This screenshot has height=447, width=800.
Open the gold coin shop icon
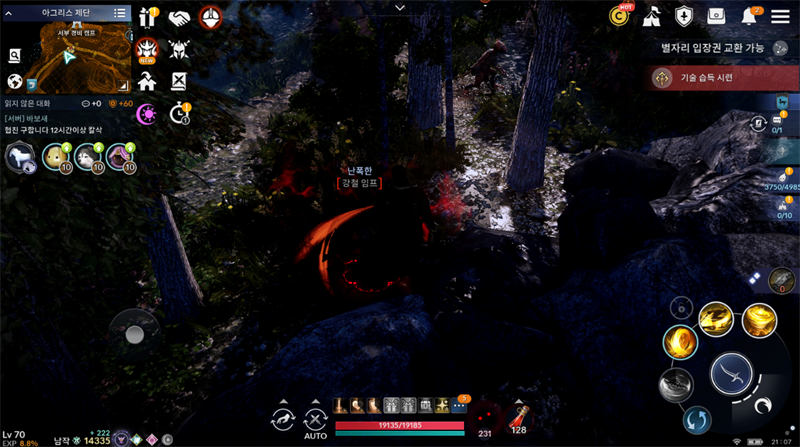click(x=620, y=16)
